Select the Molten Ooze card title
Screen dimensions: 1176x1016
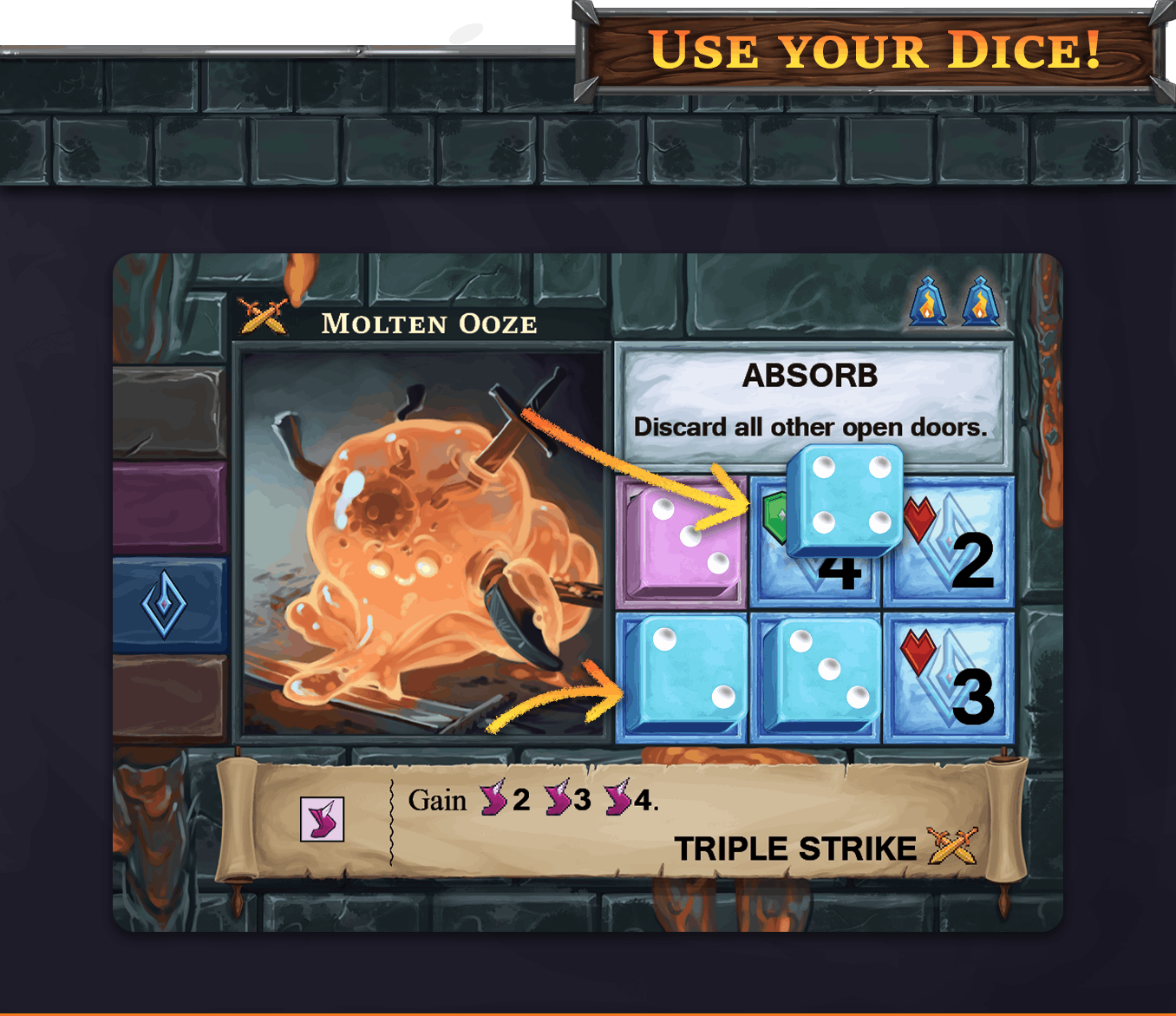[x=428, y=324]
